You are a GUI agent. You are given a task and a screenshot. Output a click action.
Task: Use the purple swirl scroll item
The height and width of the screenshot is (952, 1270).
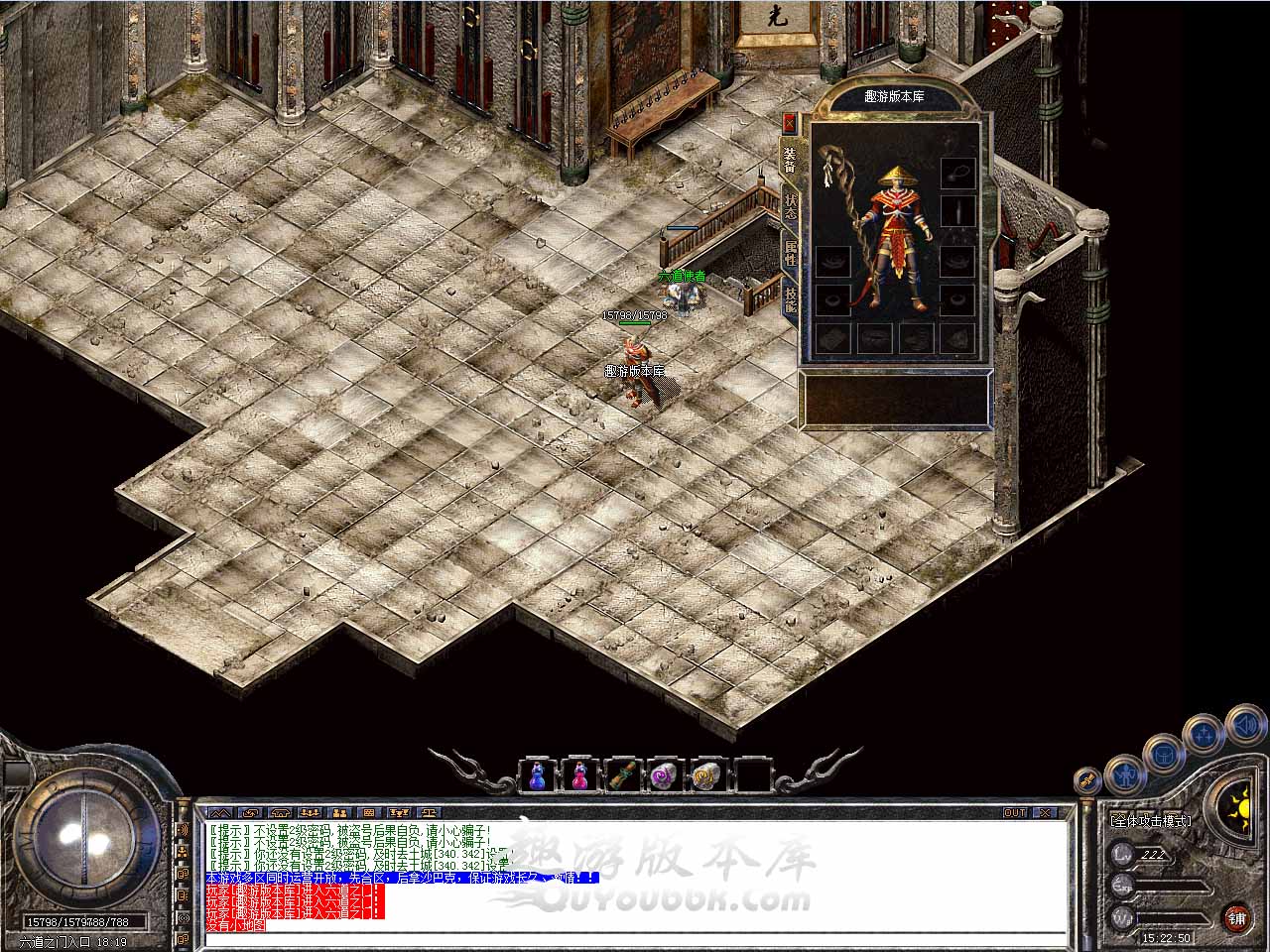665,774
